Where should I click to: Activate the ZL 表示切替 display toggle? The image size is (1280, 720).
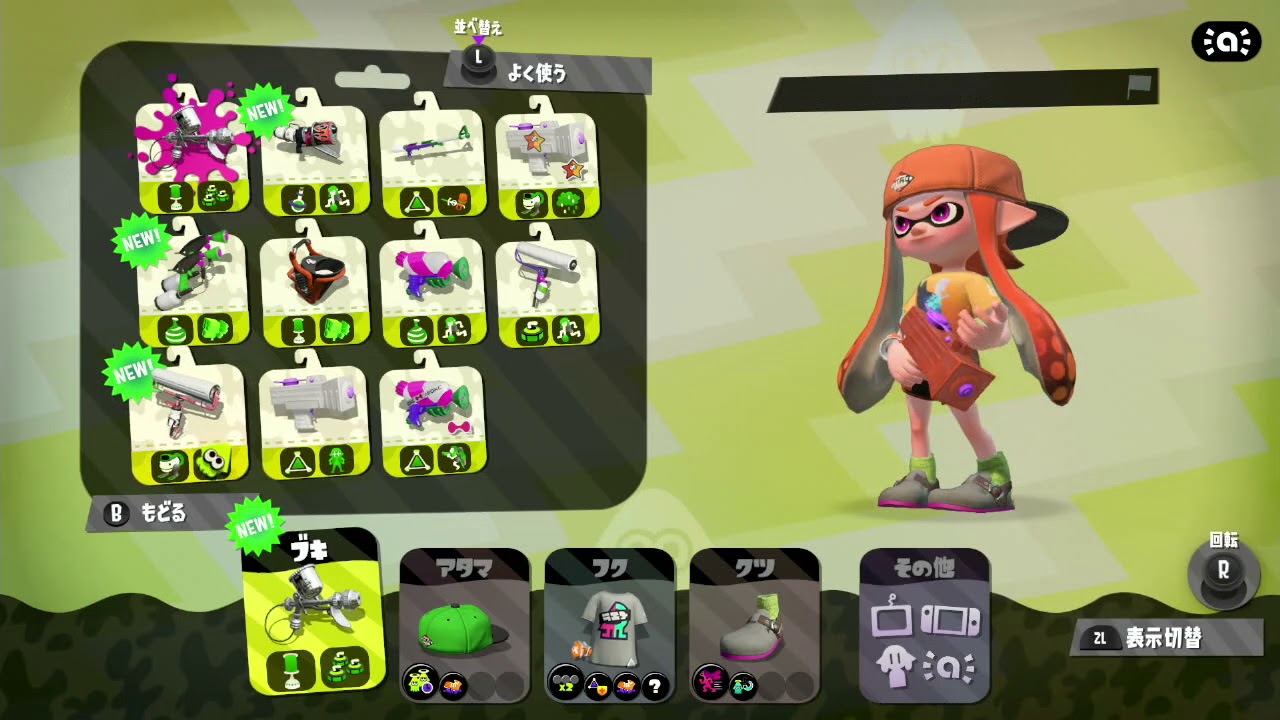(1155, 637)
